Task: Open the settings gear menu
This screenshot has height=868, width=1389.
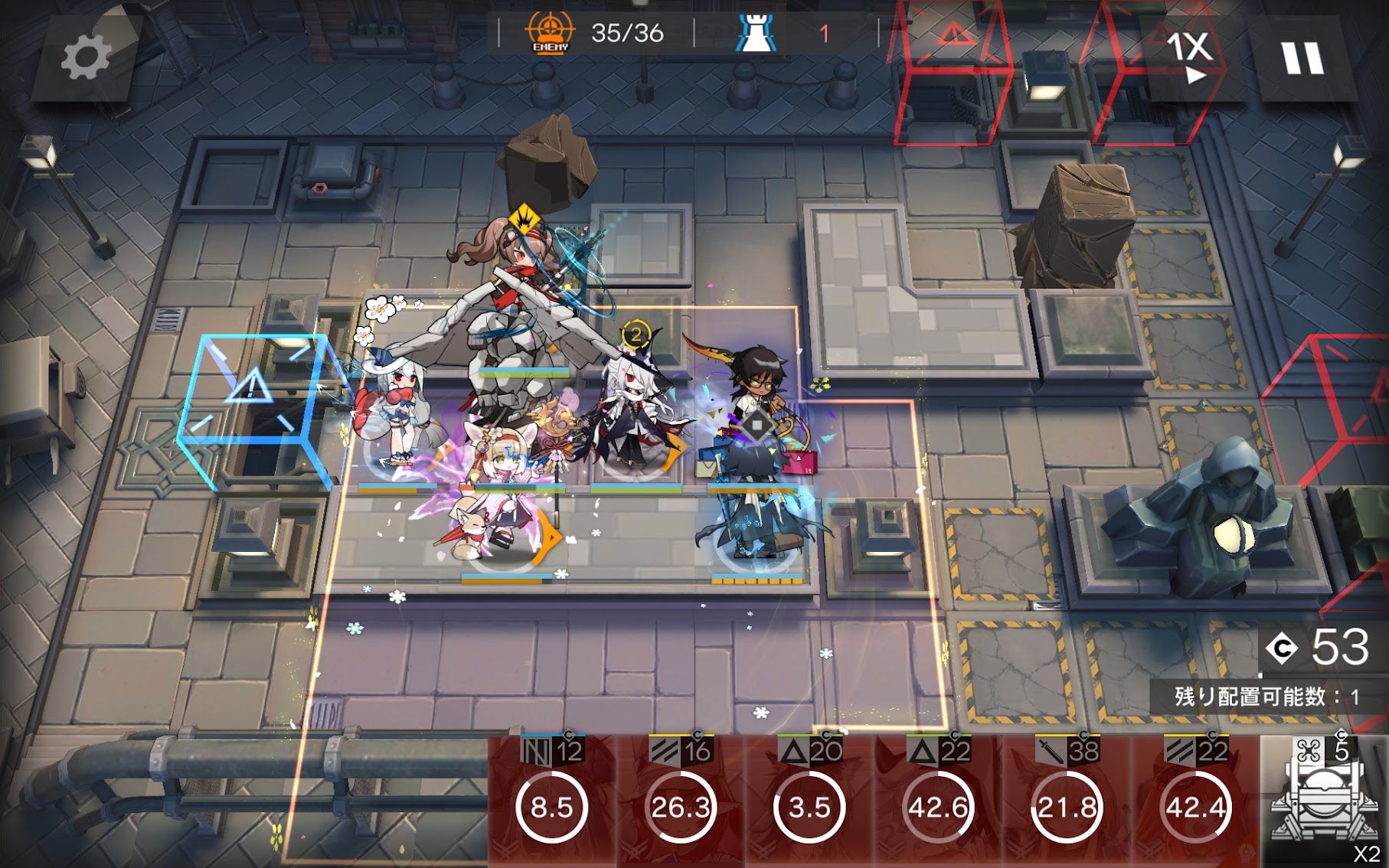Action: [85, 57]
